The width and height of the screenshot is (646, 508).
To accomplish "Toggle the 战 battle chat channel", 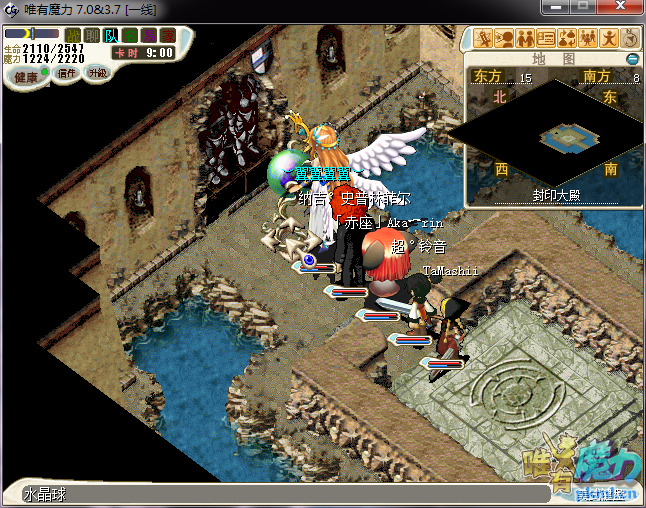I will pos(73,36).
